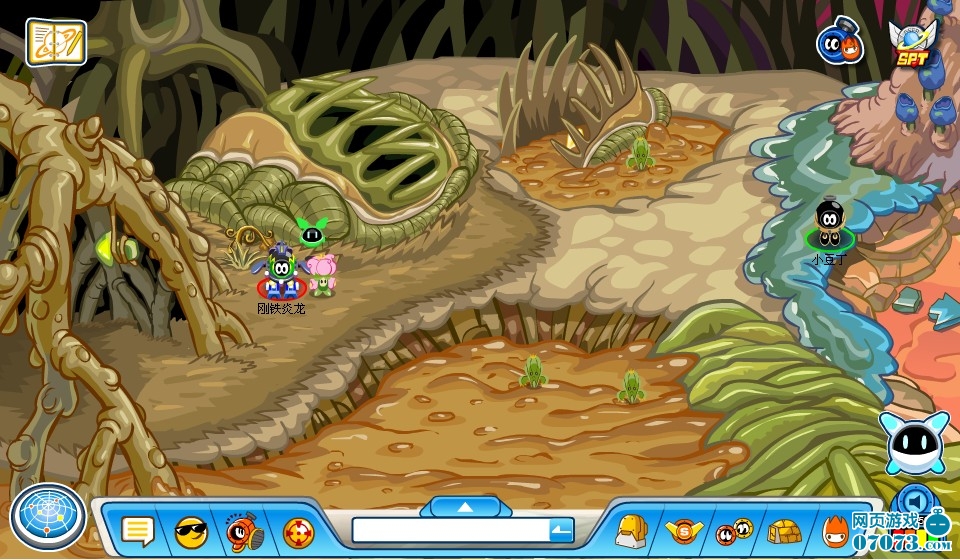960x560 pixels.
Task: Send the chat message with enter button
Action: [562, 530]
